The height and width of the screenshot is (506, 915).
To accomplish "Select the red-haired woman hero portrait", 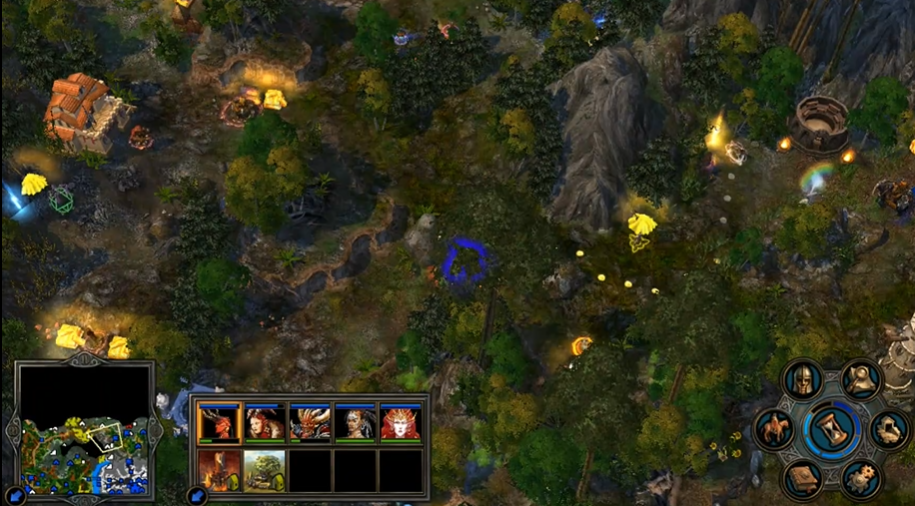I will pyautogui.click(x=264, y=423).
